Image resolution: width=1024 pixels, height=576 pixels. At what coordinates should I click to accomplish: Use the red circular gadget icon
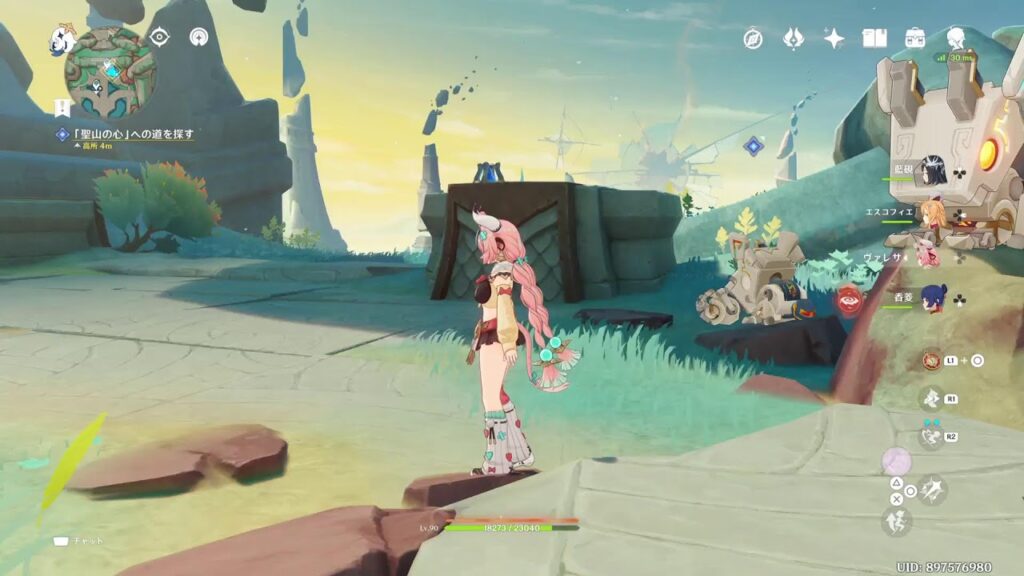click(931, 360)
